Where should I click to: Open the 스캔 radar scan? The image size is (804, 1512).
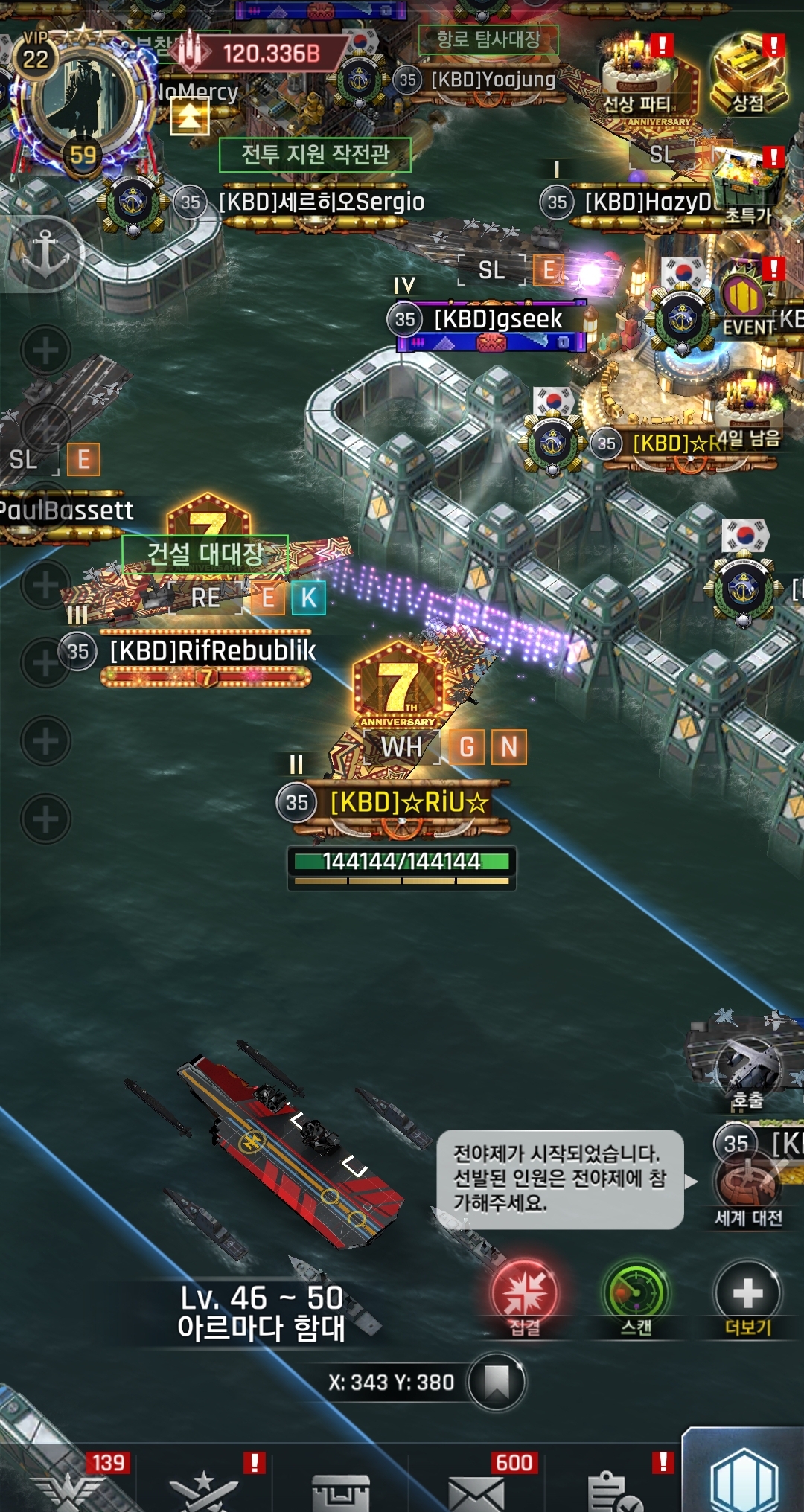pyautogui.click(x=636, y=1296)
